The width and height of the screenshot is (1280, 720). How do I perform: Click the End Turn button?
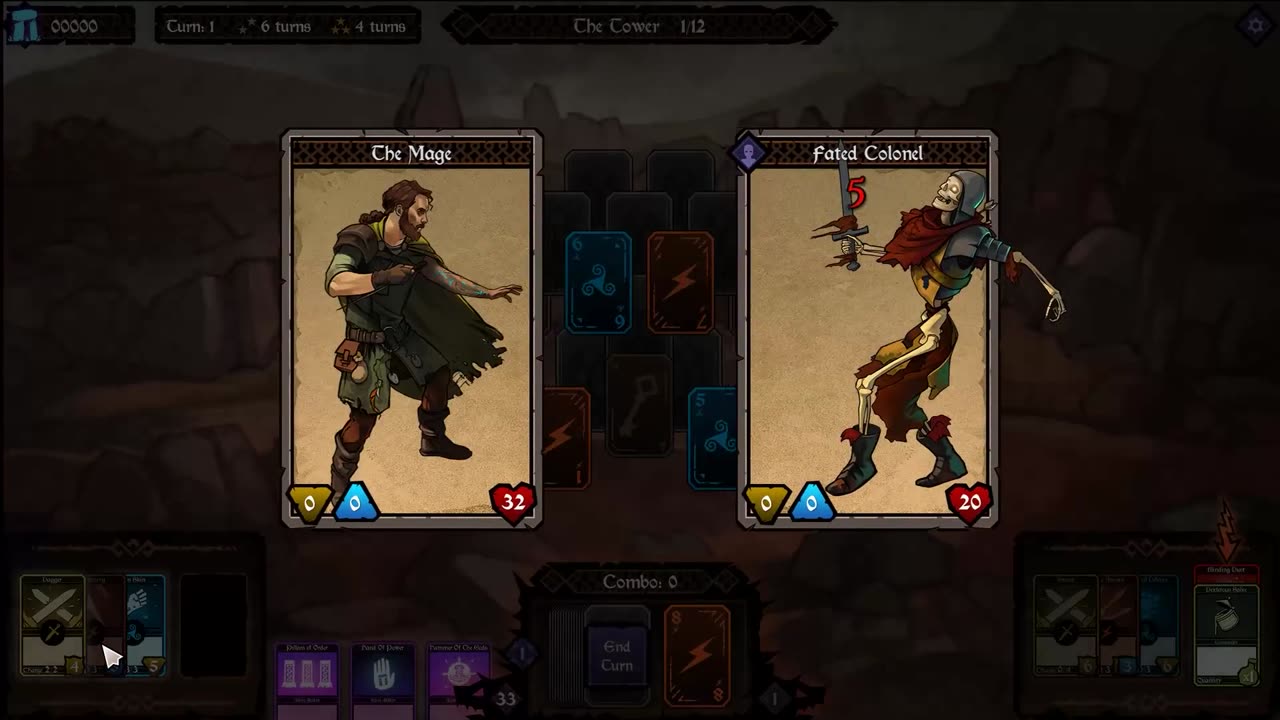pyautogui.click(x=617, y=656)
